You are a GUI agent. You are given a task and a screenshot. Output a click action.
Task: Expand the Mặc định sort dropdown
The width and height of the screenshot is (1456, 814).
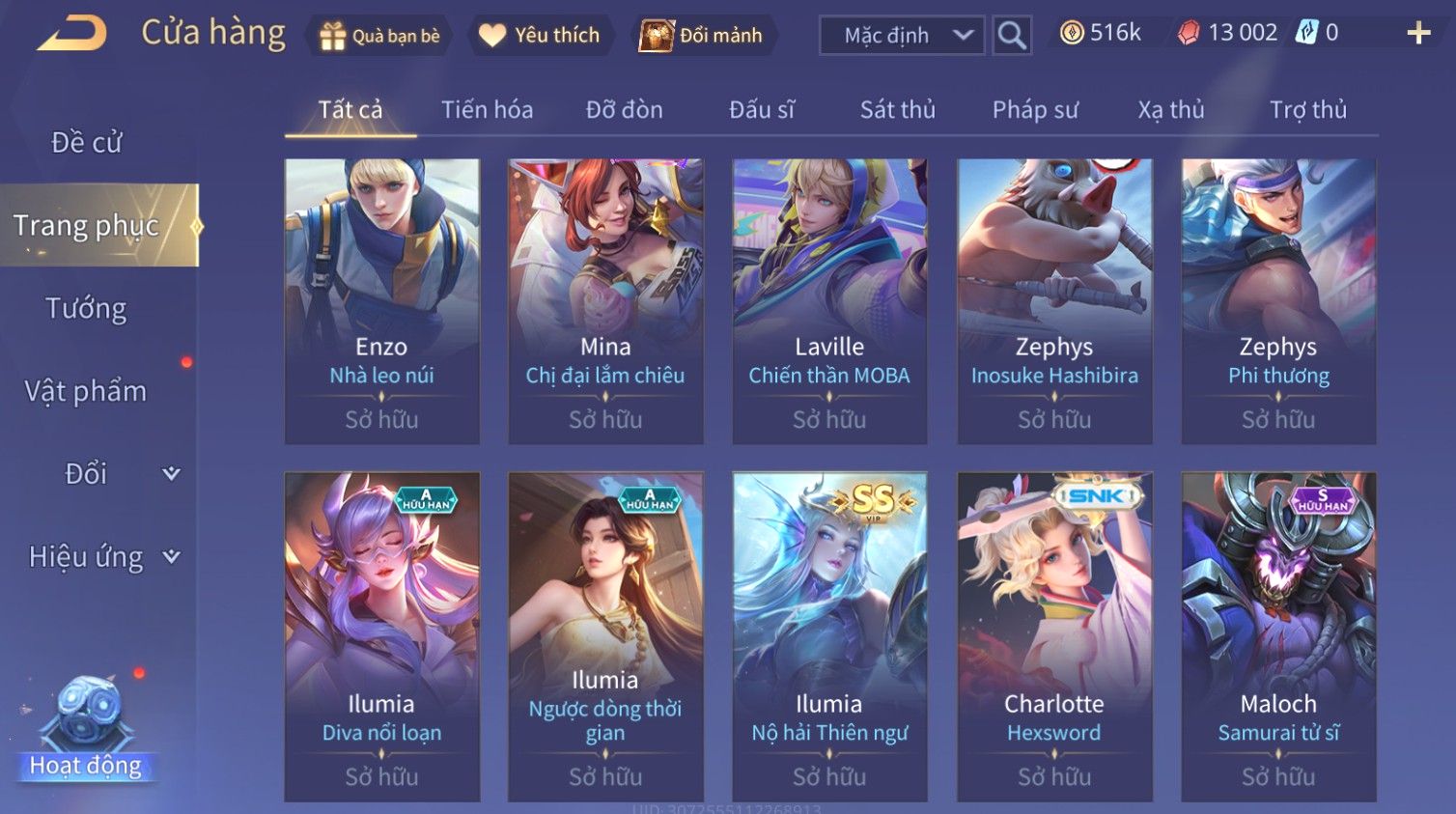coord(902,36)
